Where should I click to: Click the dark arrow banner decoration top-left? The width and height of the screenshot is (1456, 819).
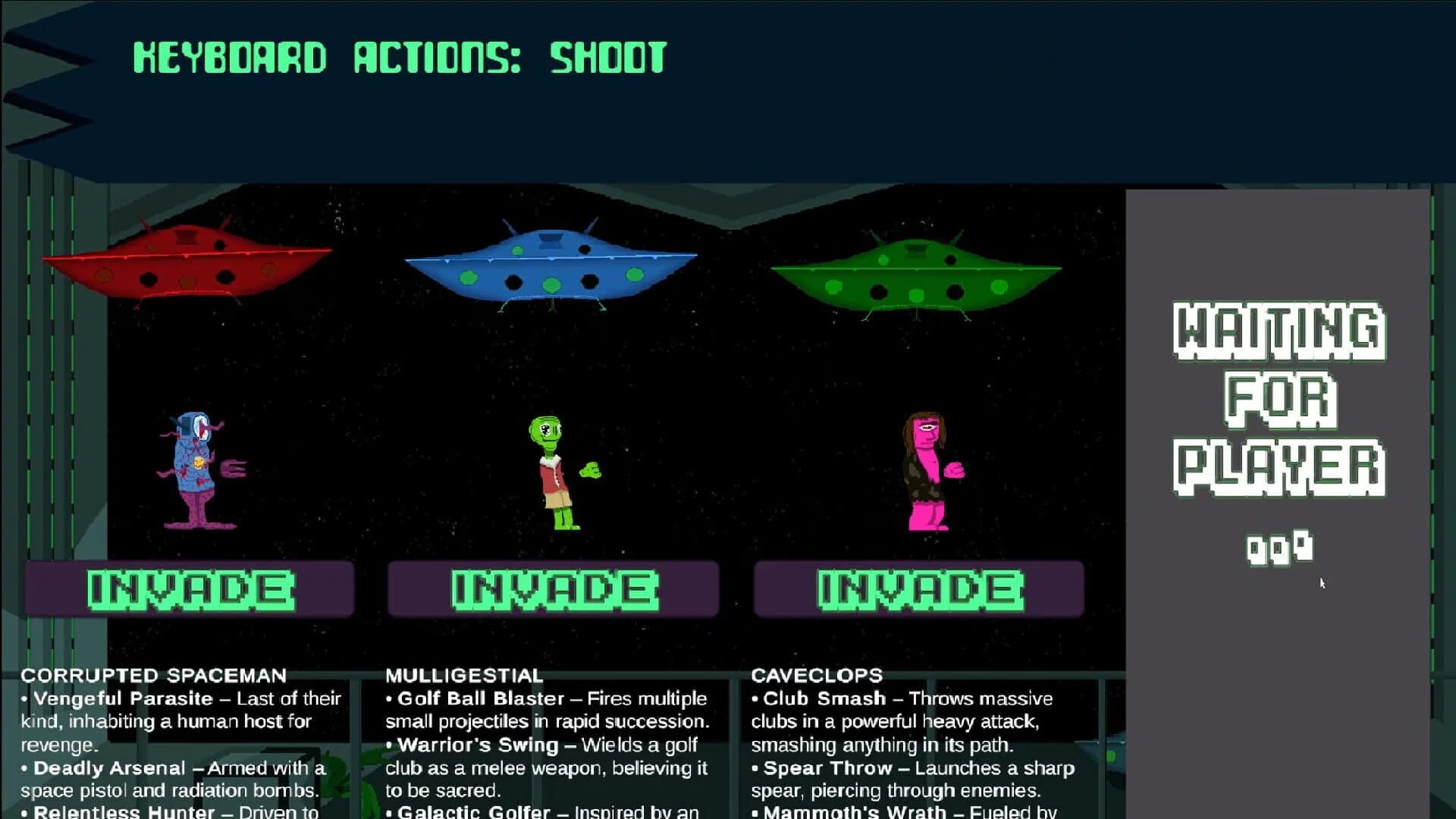45,83
